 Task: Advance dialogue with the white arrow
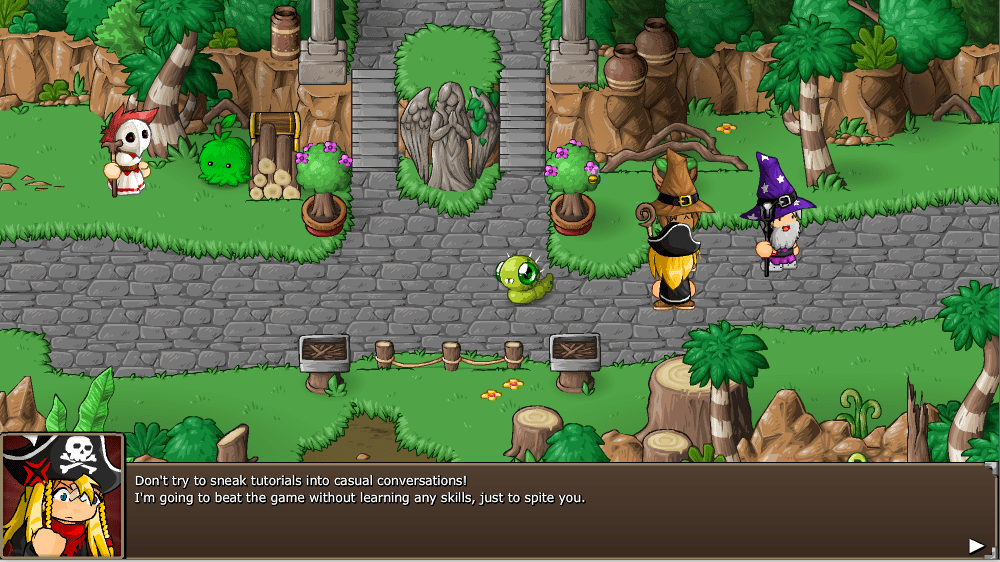(976, 545)
